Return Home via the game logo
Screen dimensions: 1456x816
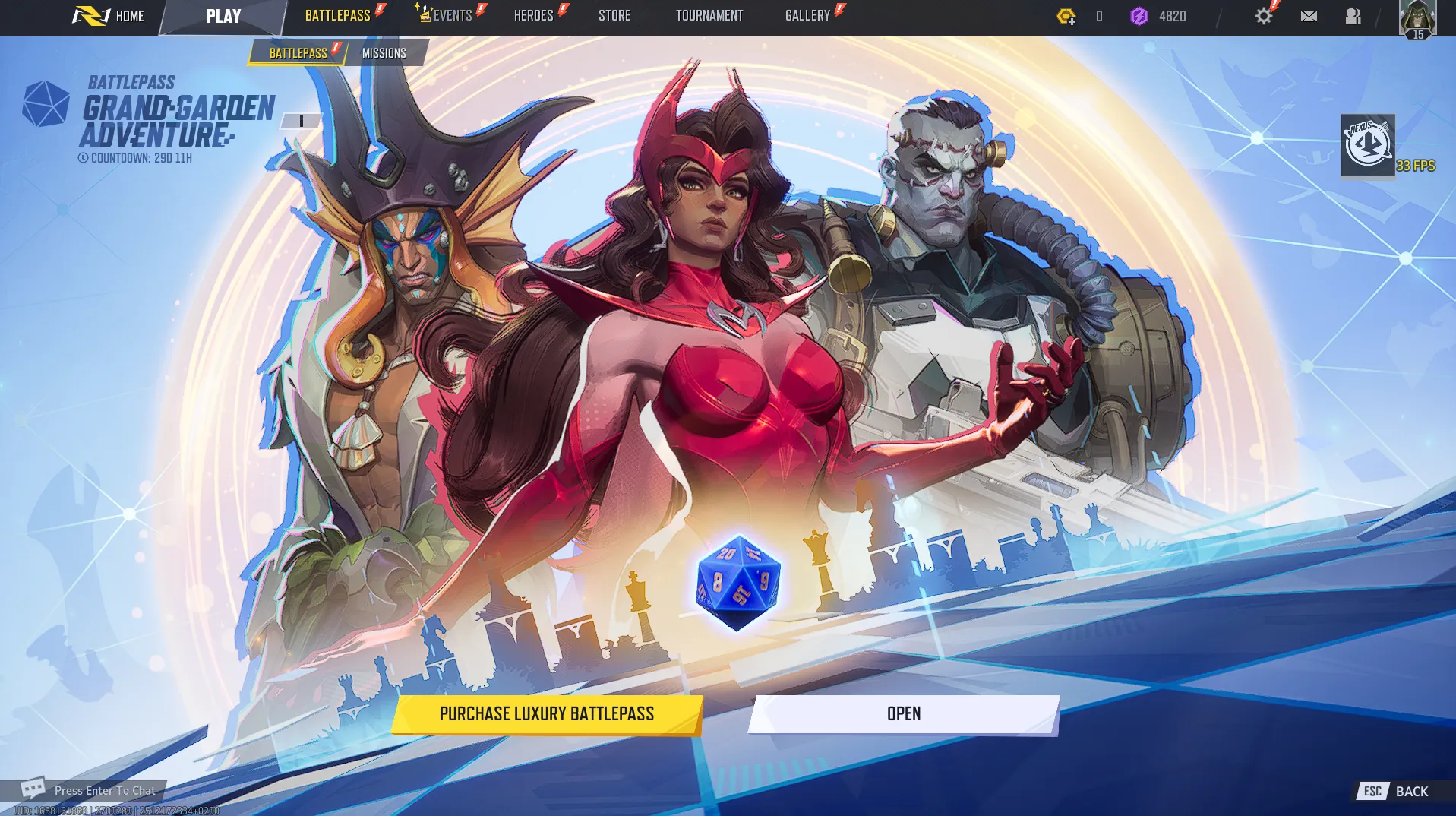tap(91, 15)
